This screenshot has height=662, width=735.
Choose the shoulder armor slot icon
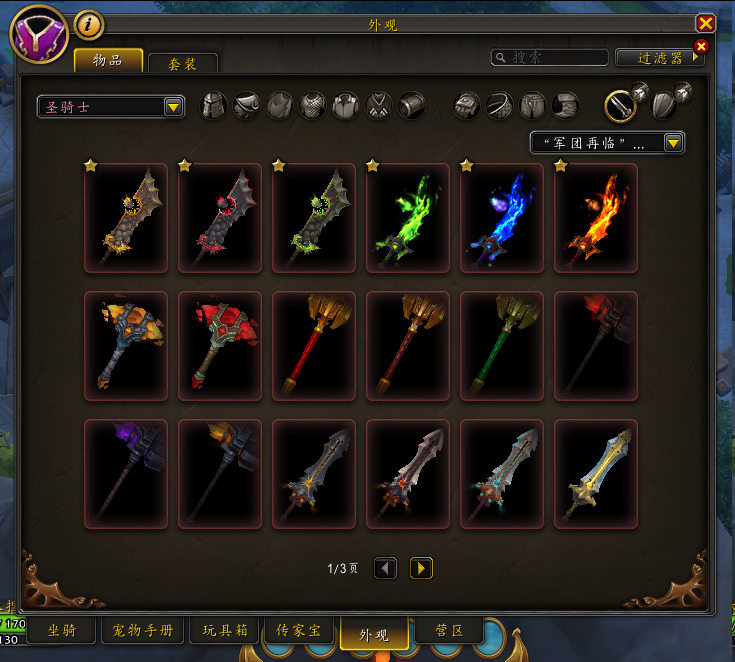(247, 105)
